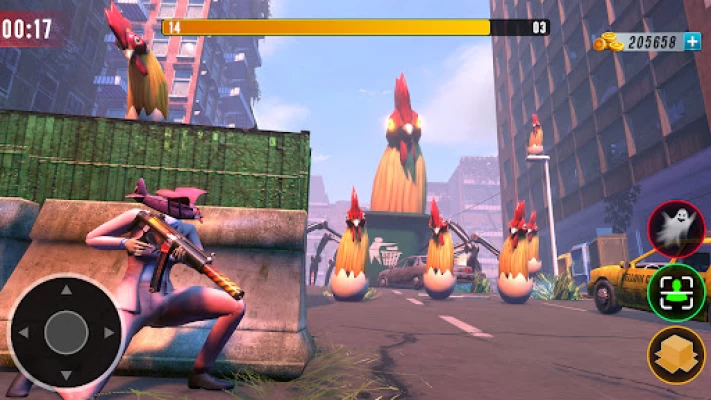This screenshot has height=400, width=711.
Task: Activate the ghost ability button
Action: (x=676, y=229)
